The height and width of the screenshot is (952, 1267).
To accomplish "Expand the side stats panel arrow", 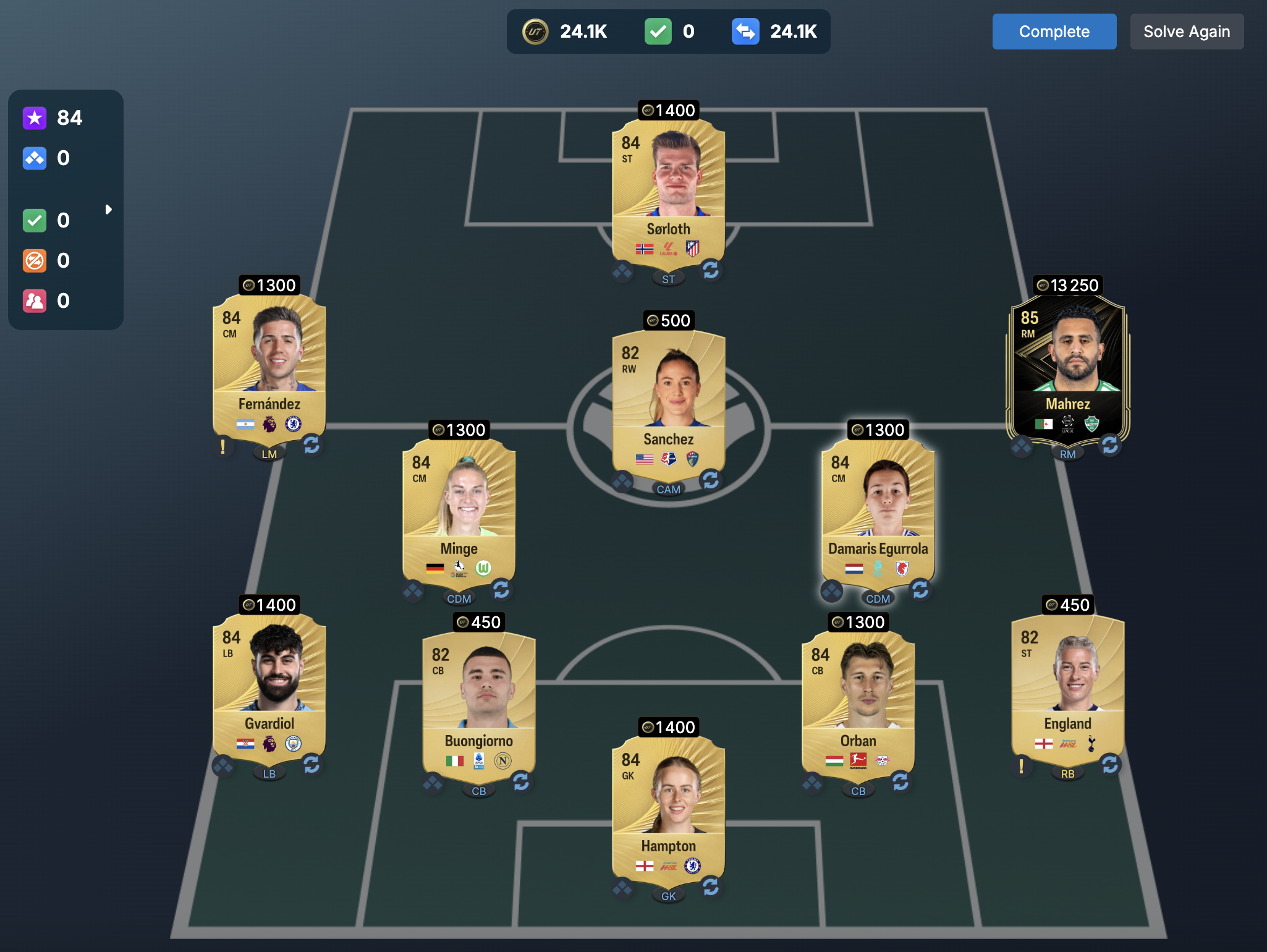I will [x=108, y=210].
